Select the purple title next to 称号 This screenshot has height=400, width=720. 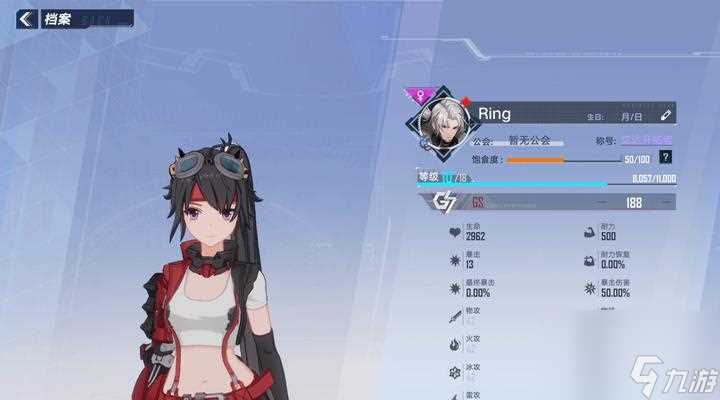pos(648,141)
